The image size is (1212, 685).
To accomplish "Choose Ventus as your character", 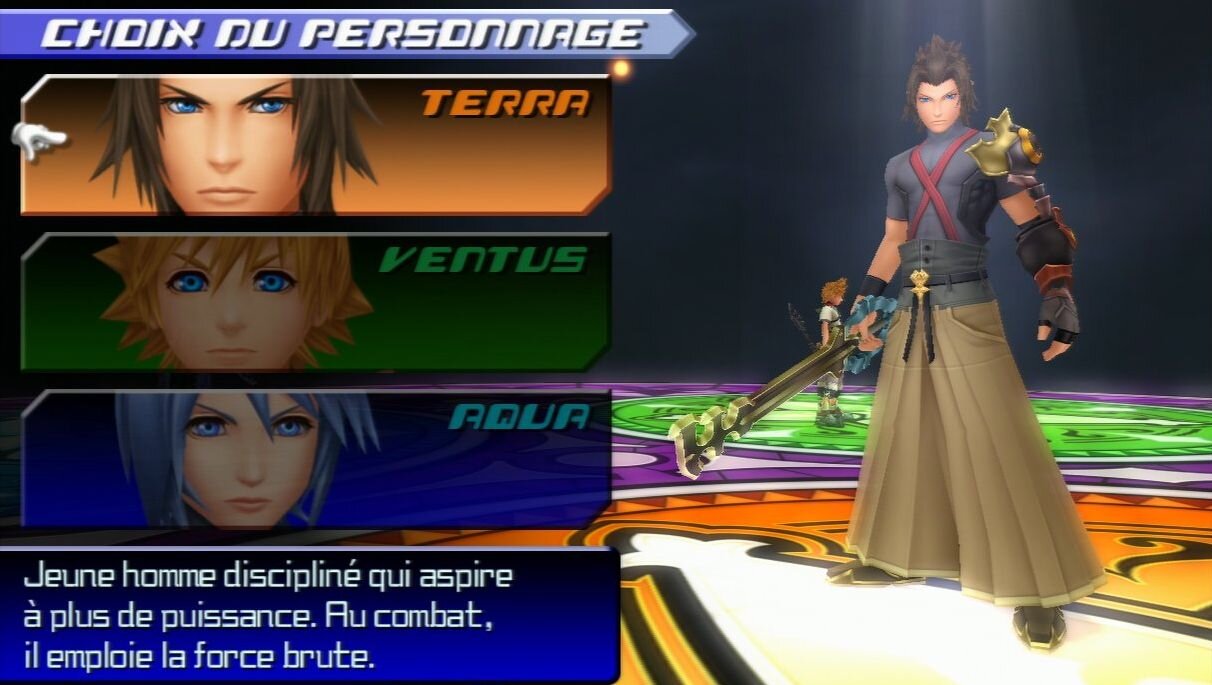I will click(x=315, y=302).
